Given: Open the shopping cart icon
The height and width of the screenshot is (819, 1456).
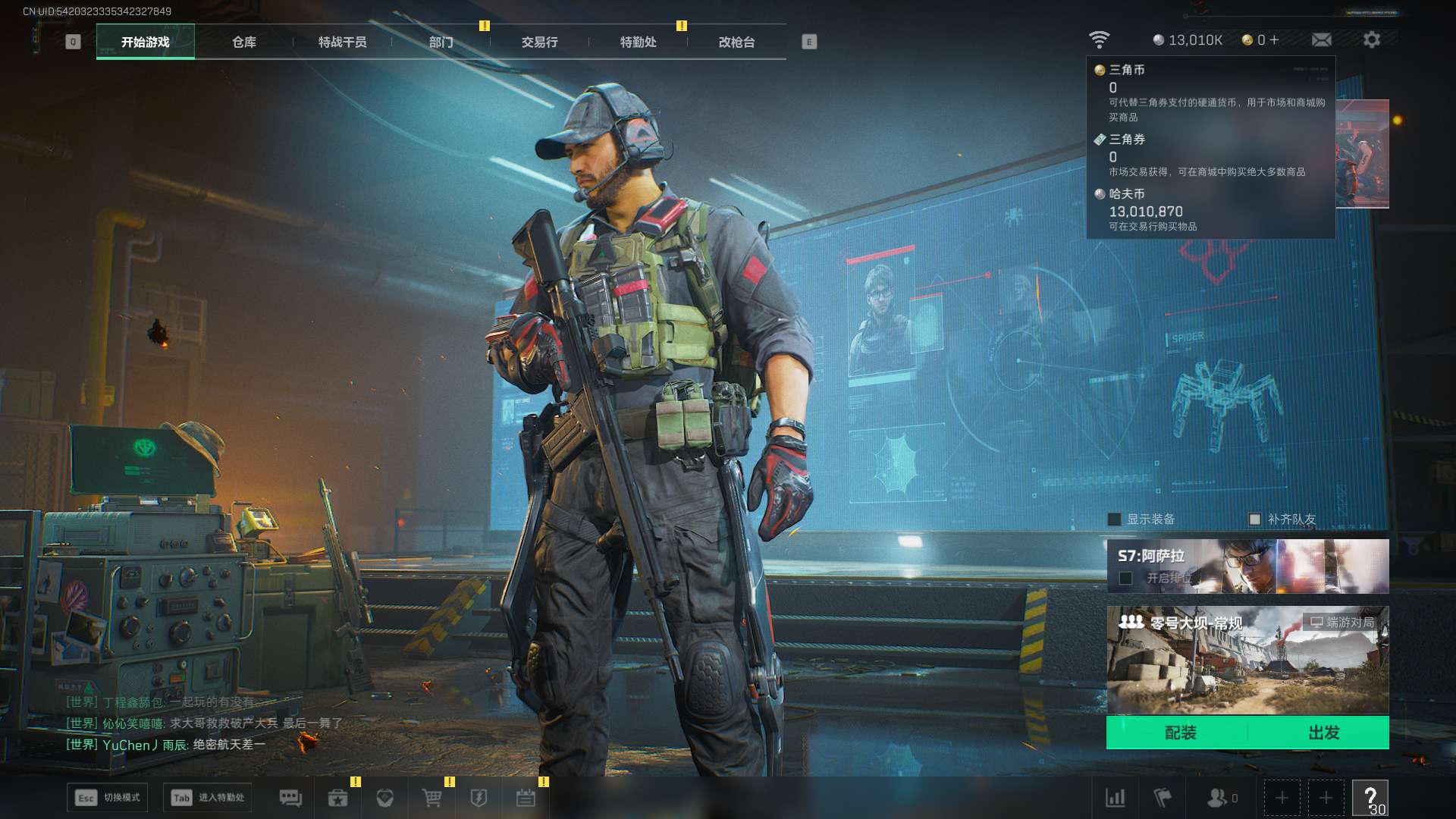Looking at the screenshot, I should pyautogui.click(x=431, y=798).
